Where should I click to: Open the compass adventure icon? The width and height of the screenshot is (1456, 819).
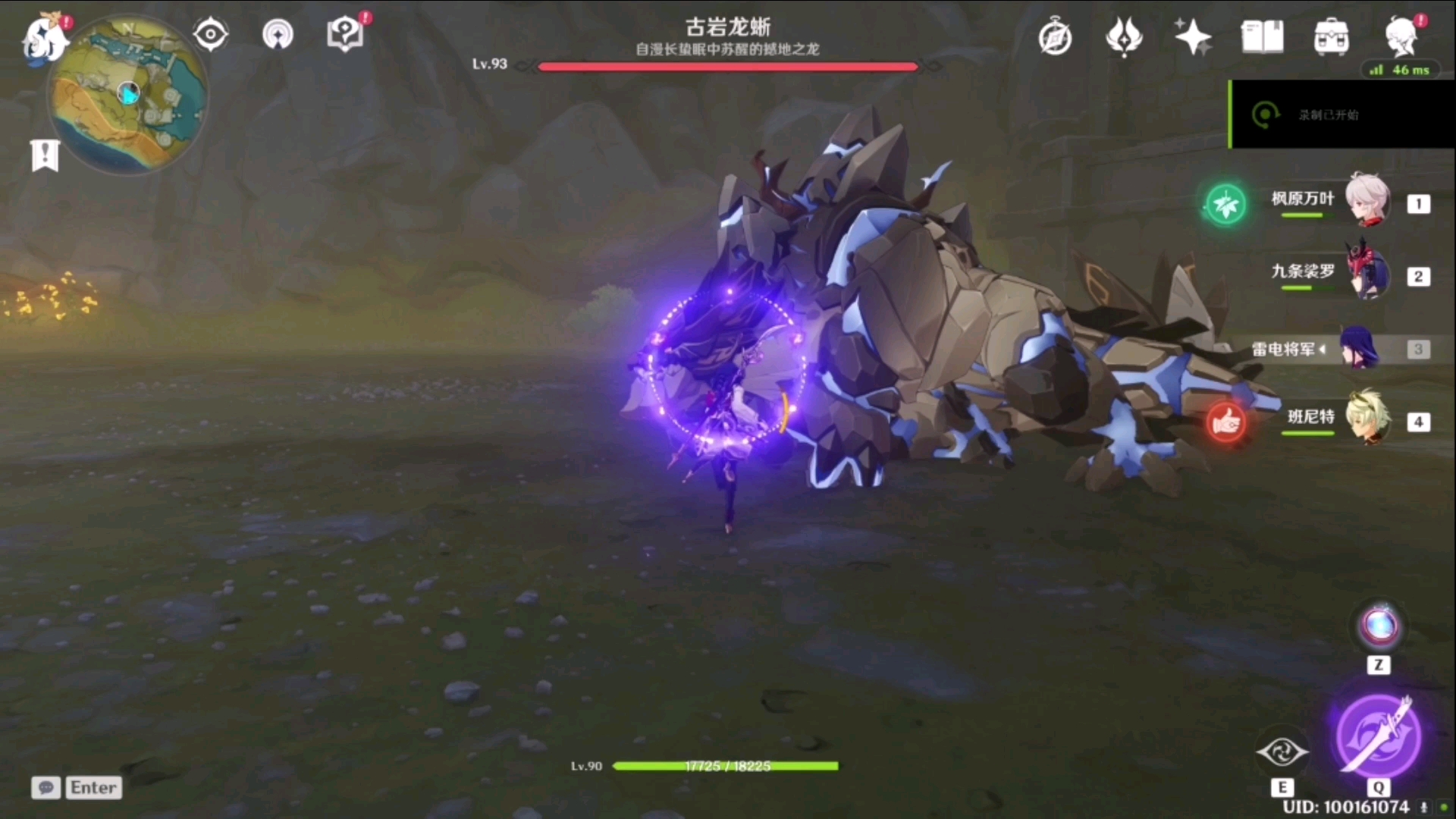click(x=1055, y=37)
